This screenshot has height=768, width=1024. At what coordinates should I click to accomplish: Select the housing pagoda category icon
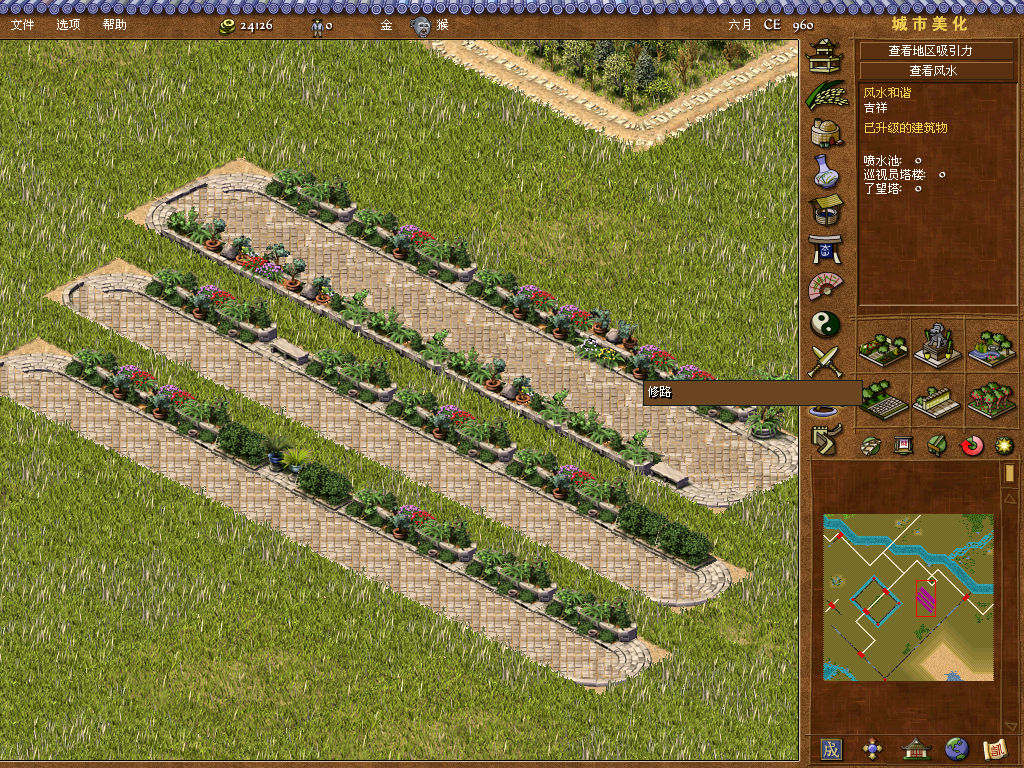826,56
